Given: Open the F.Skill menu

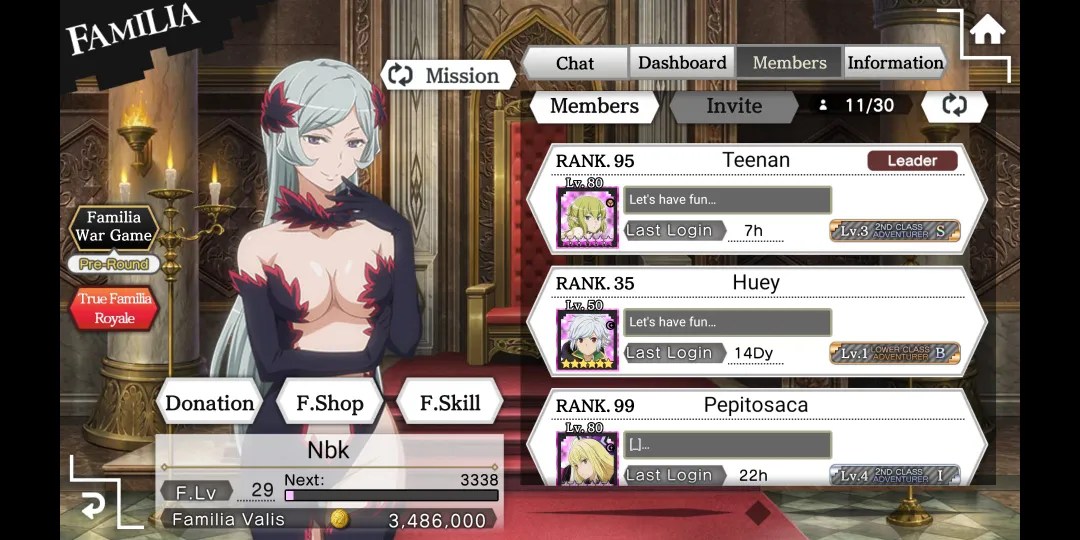Looking at the screenshot, I should [449, 403].
